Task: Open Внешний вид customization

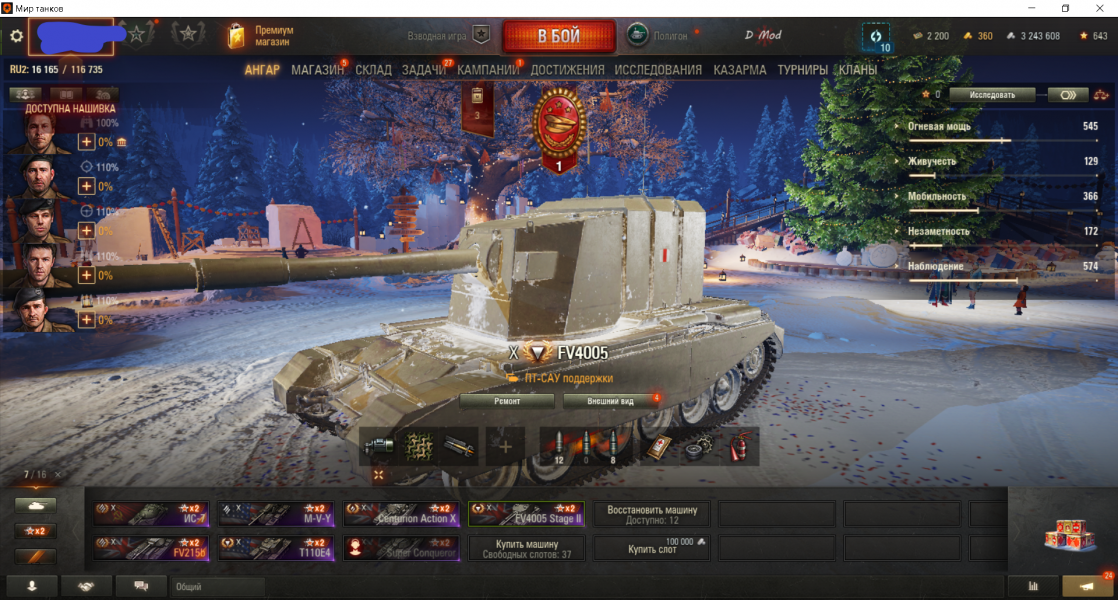Action: (612, 401)
